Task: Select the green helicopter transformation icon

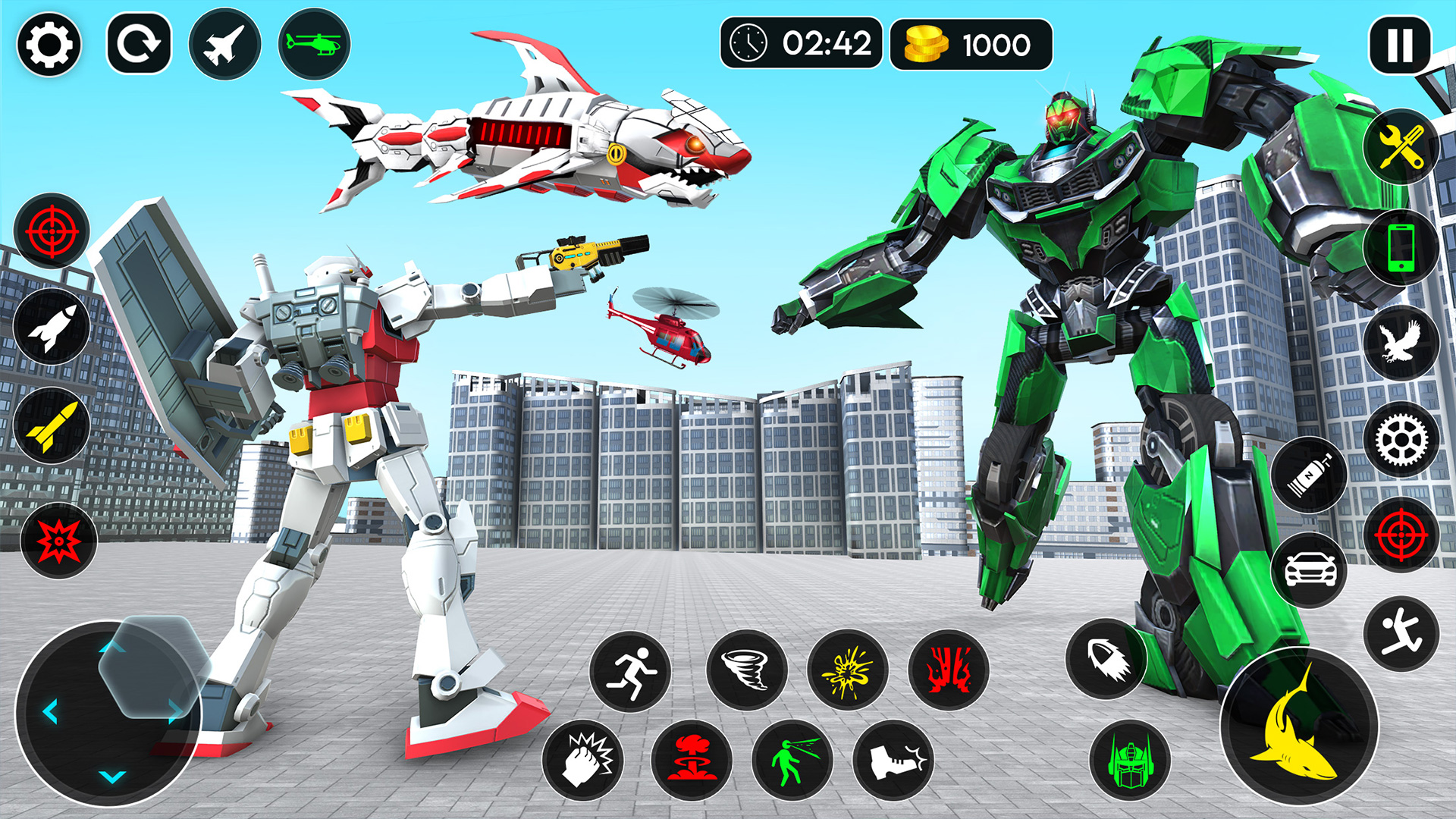Action: [312, 47]
